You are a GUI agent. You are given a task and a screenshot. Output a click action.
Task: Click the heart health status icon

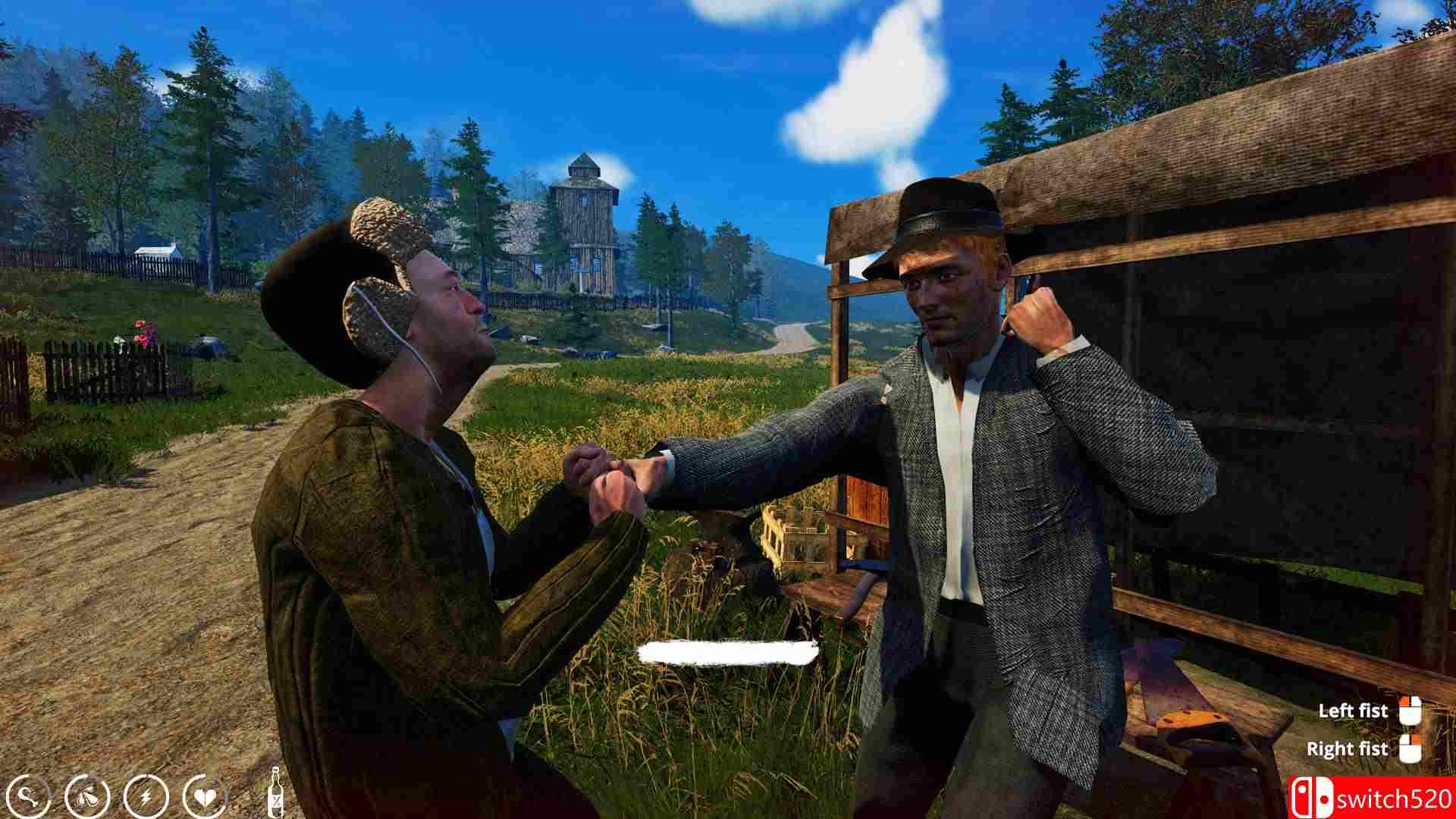(x=204, y=795)
